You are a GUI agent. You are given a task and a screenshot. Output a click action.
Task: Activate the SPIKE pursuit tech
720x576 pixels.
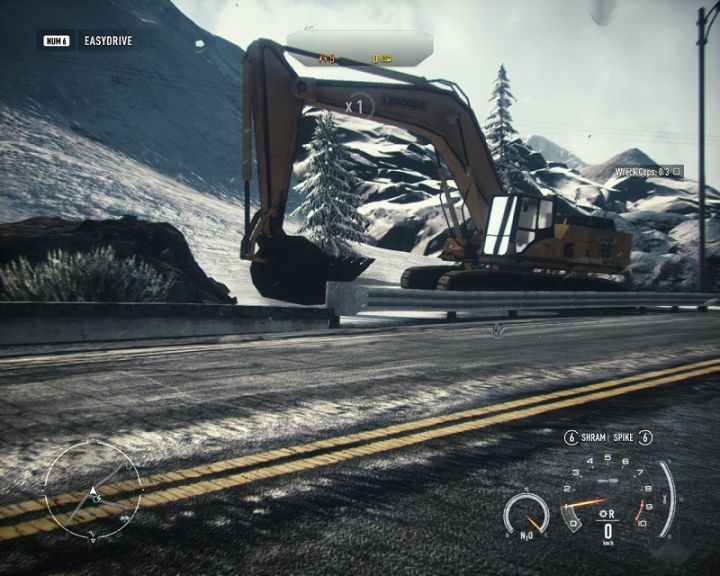point(623,437)
